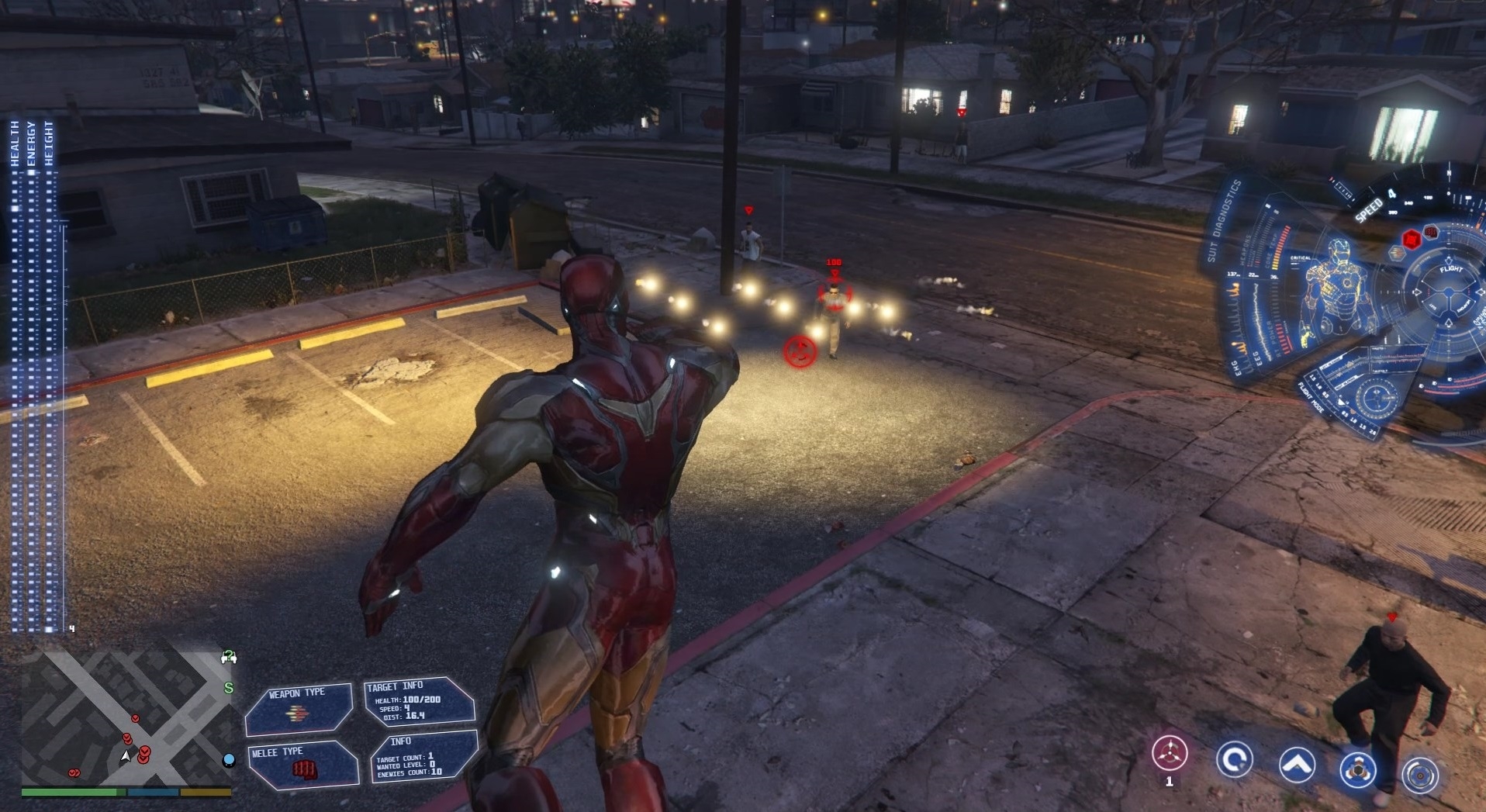Activate the upward chevron ability icon
1486x812 pixels.
tap(1297, 765)
